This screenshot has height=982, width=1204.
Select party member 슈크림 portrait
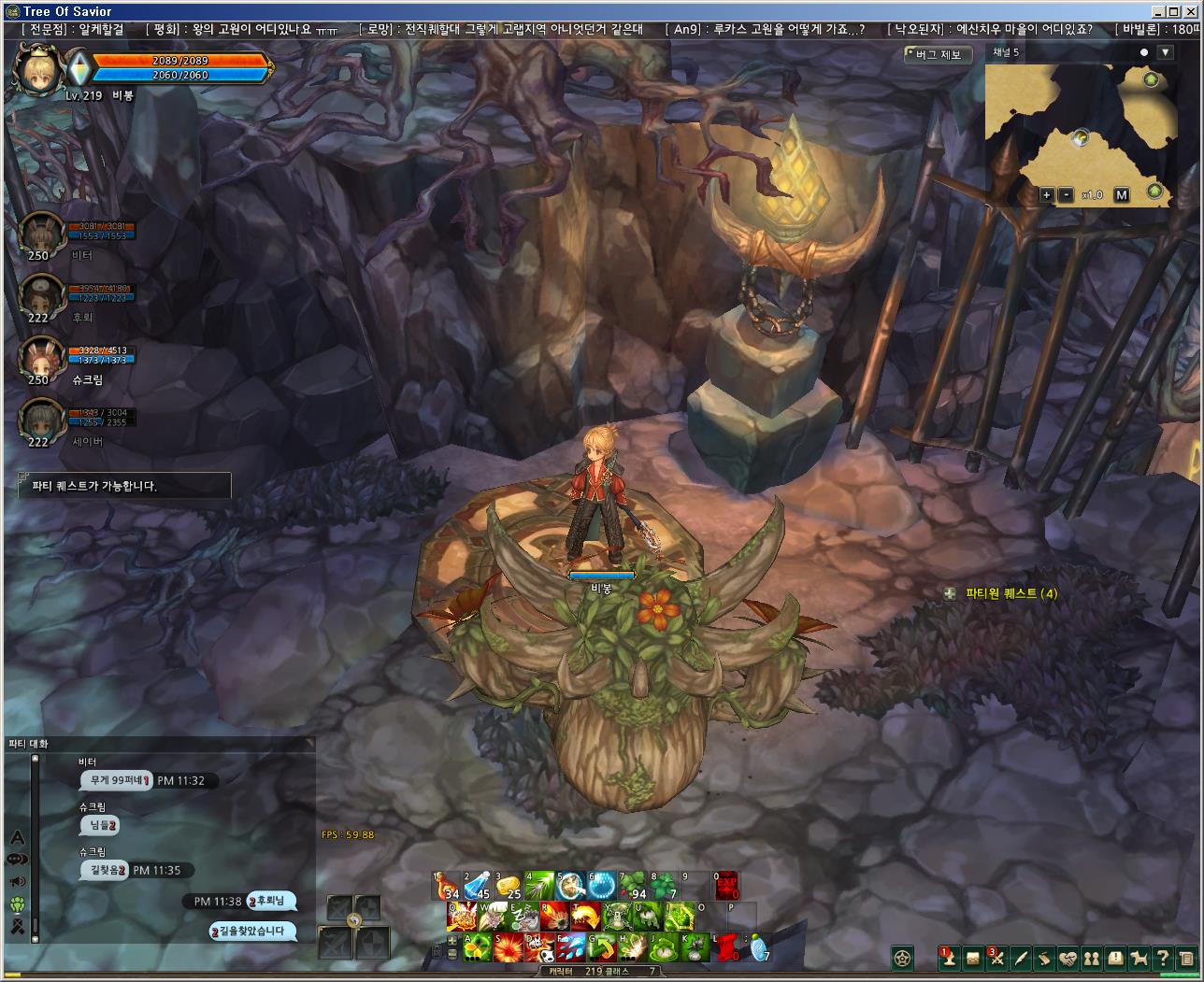point(42,358)
